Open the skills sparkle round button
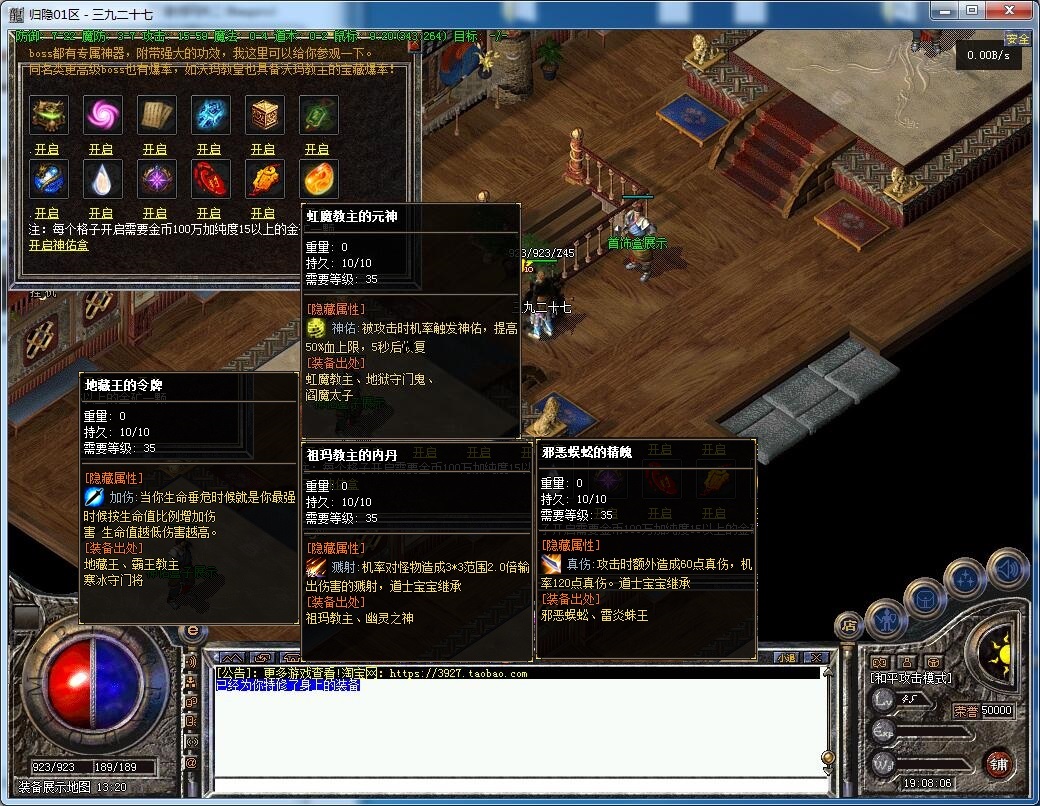Image resolution: width=1040 pixels, height=806 pixels. pyautogui.click(x=967, y=579)
